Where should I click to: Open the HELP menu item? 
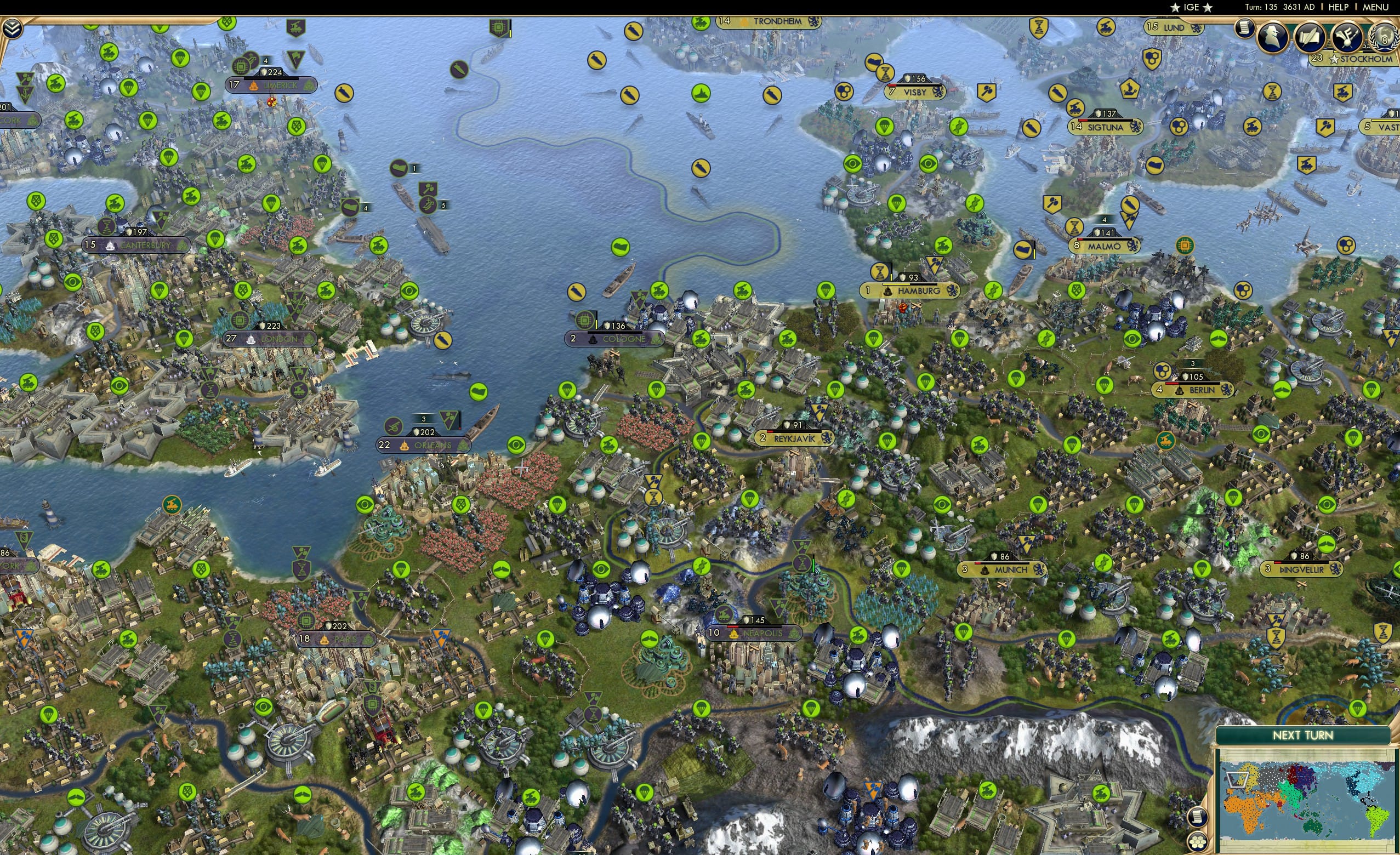point(1339,7)
